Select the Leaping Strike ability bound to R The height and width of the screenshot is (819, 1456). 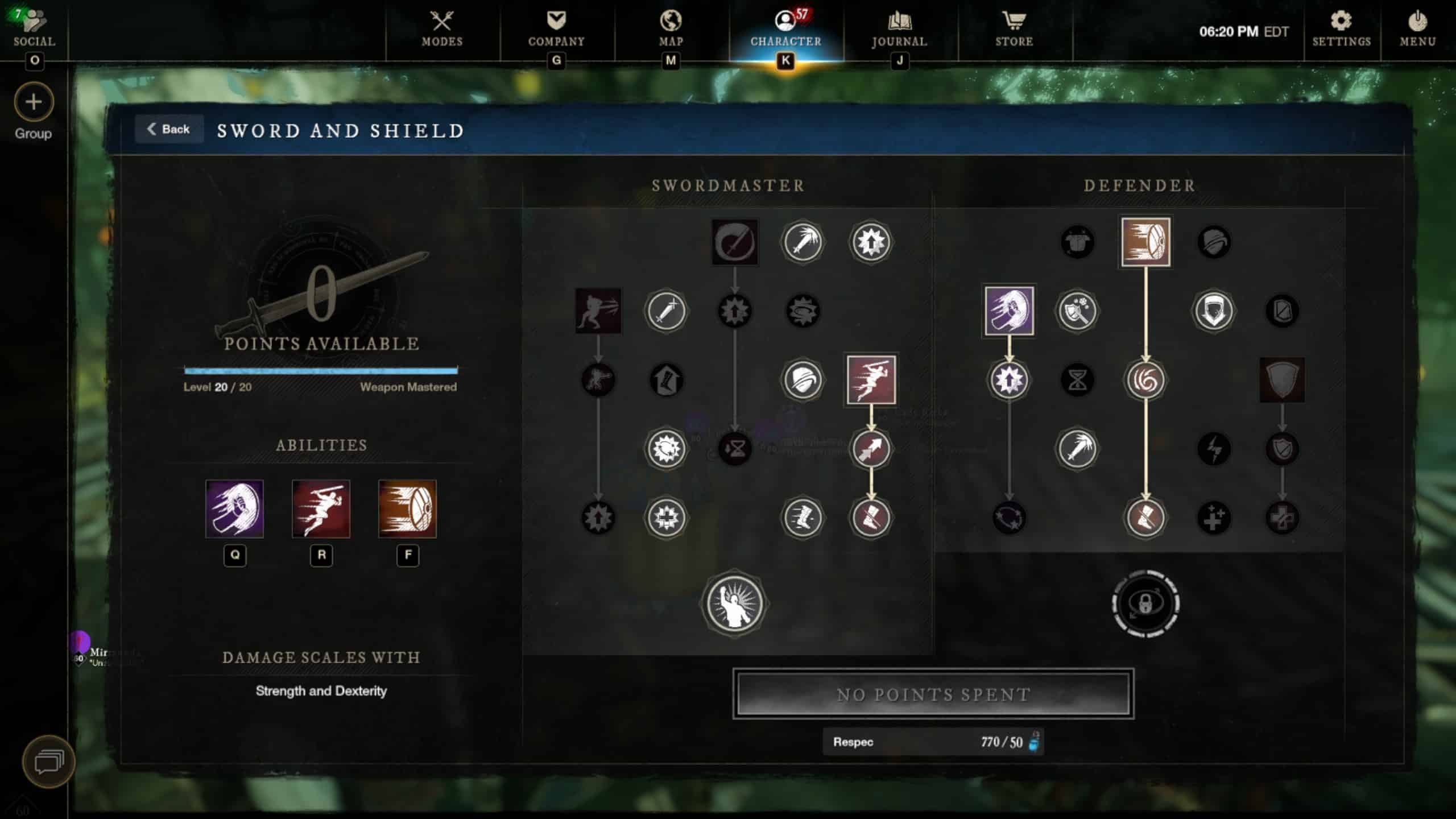tap(320, 511)
